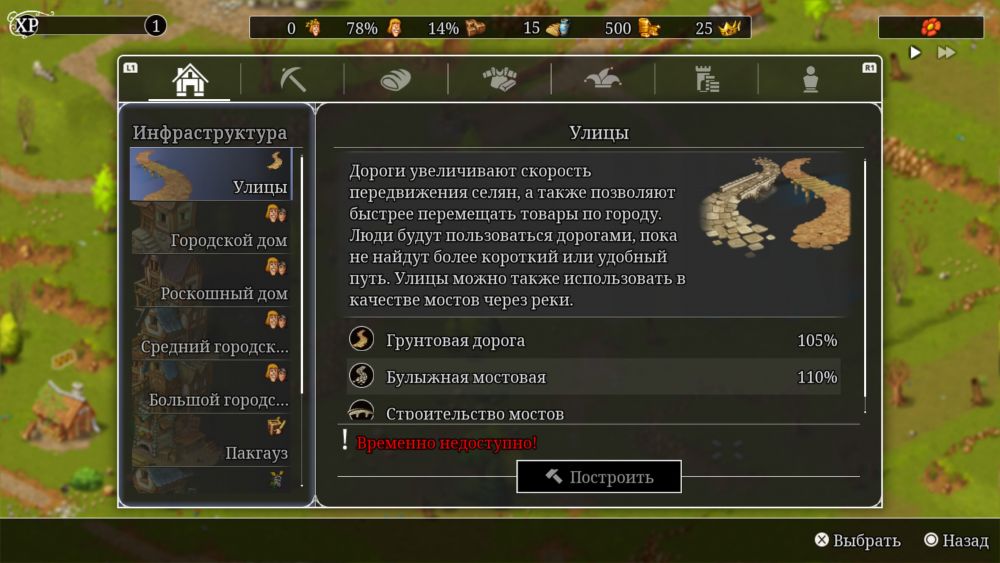Select the Пакгауз warehouse entry

click(x=211, y=441)
